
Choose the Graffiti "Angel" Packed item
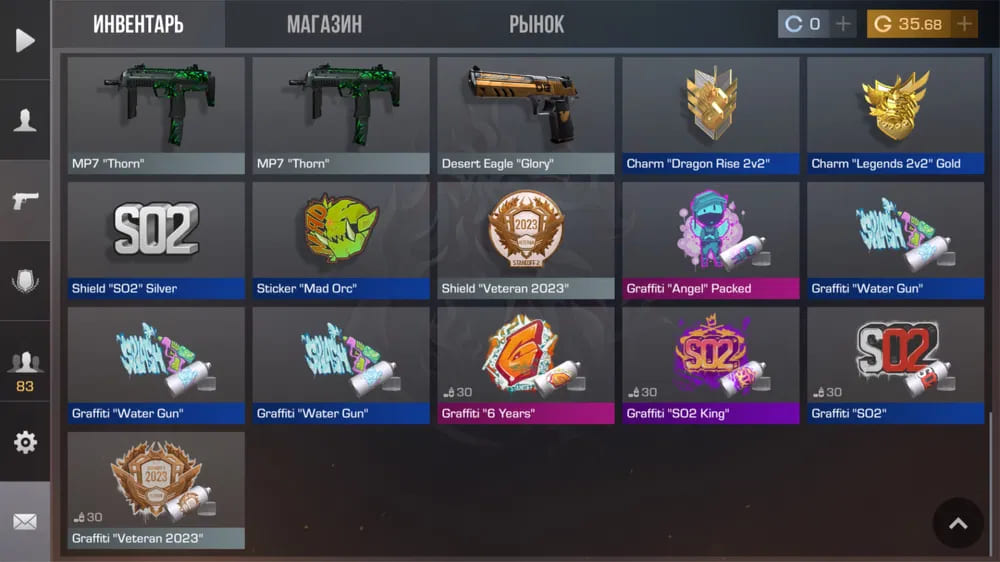[710, 240]
